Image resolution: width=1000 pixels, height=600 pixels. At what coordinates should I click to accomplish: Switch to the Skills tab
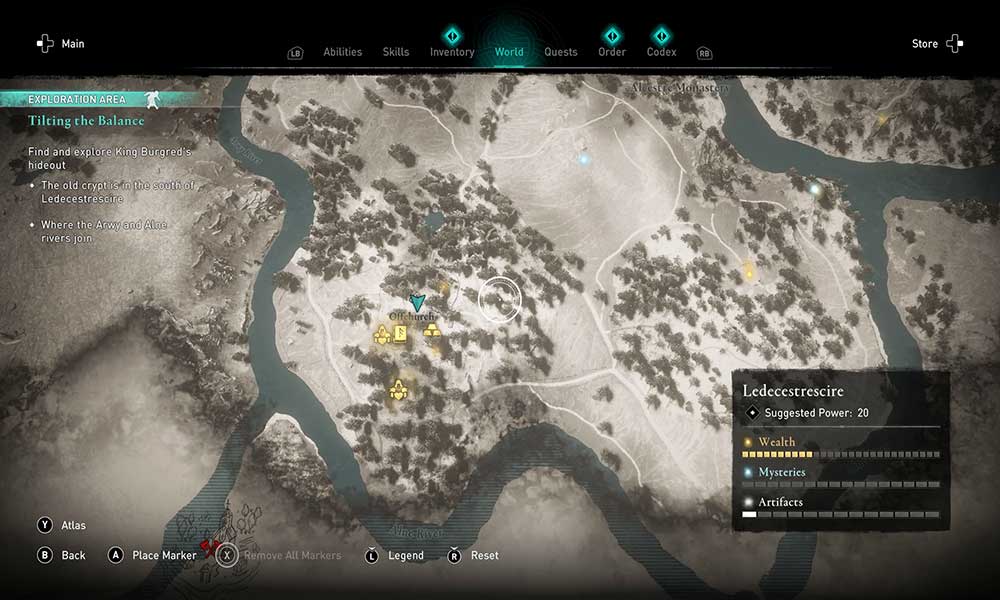(396, 52)
